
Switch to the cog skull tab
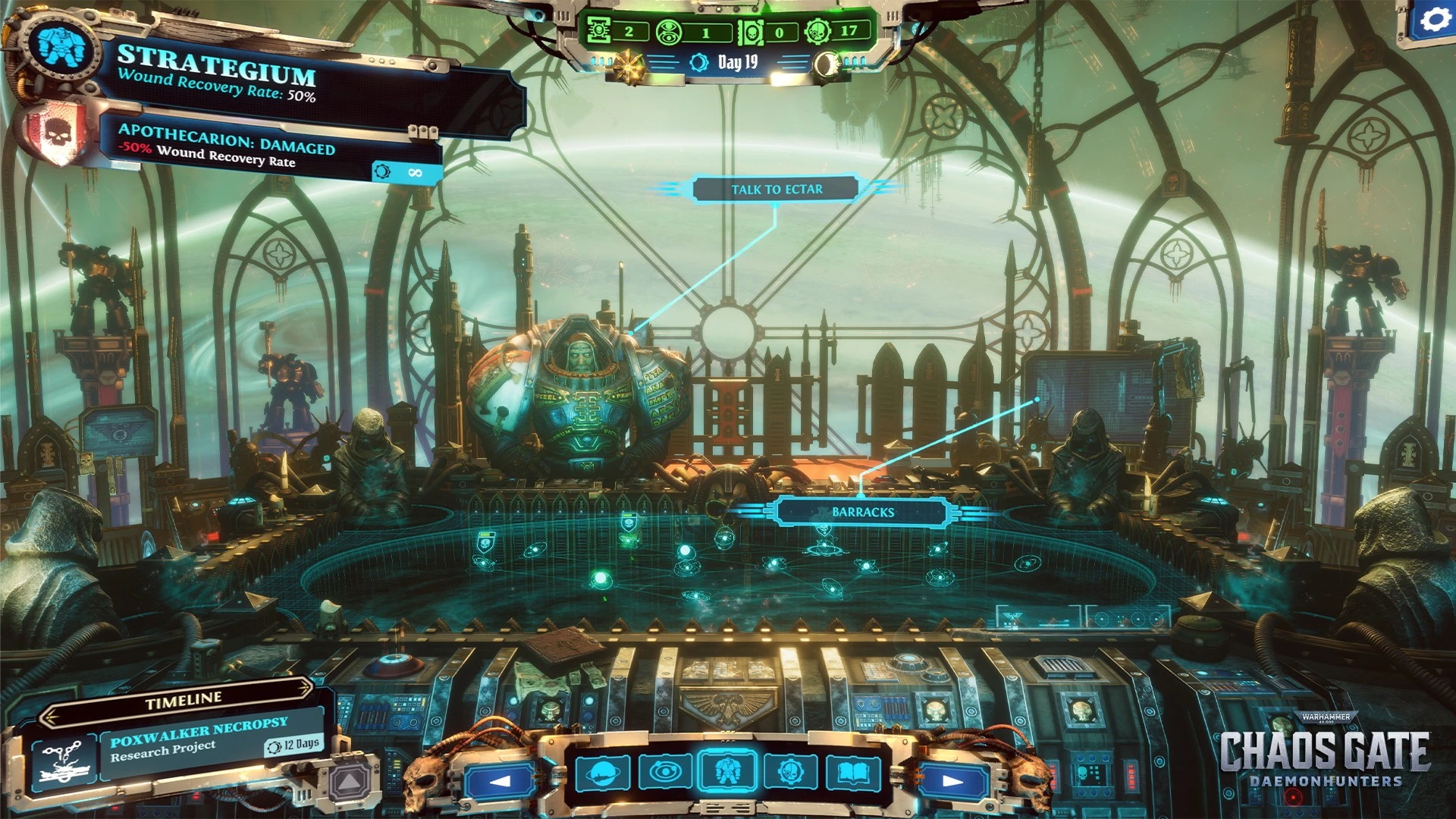[x=789, y=773]
